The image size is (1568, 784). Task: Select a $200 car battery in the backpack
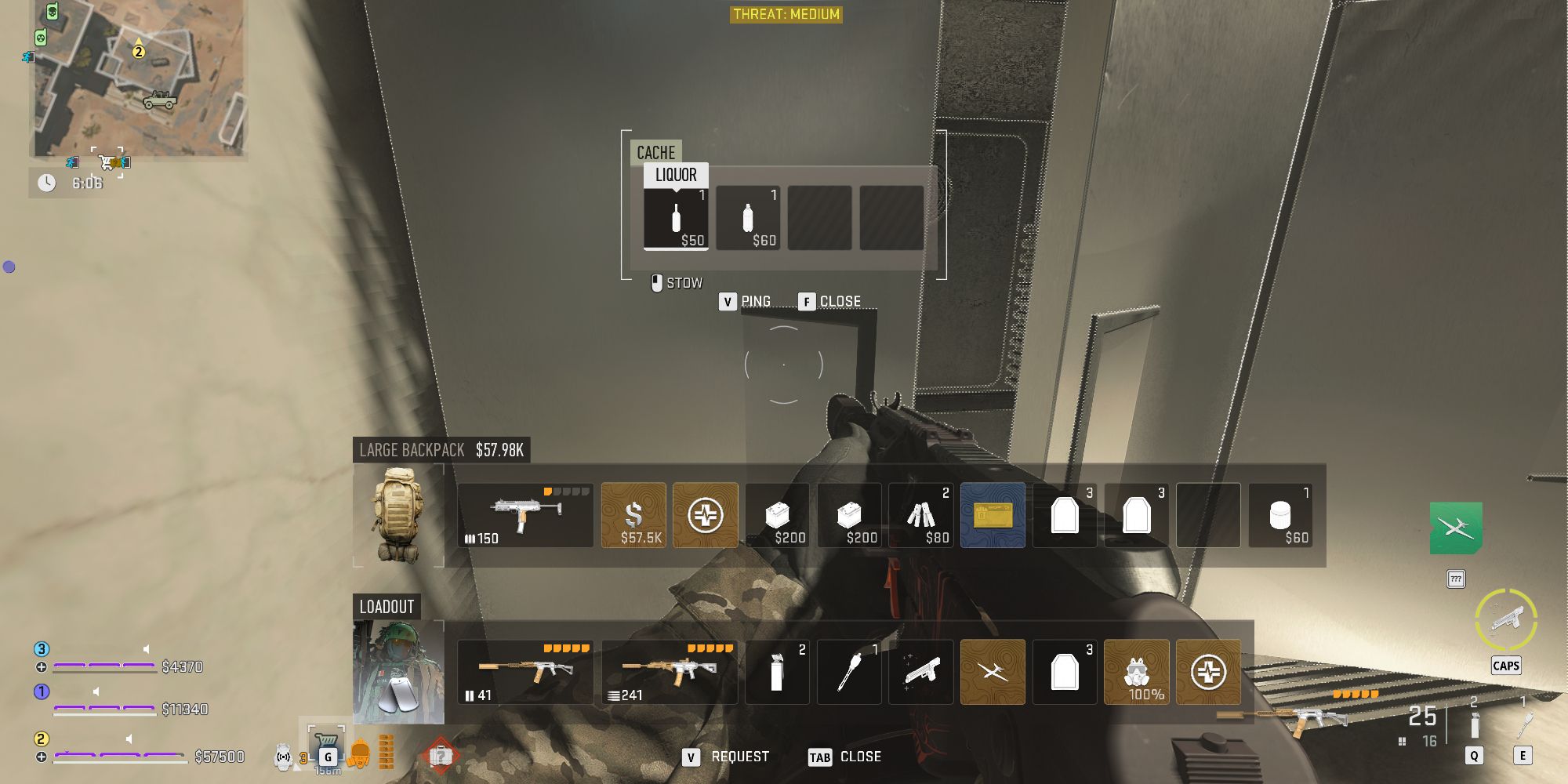pyautogui.click(x=780, y=515)
